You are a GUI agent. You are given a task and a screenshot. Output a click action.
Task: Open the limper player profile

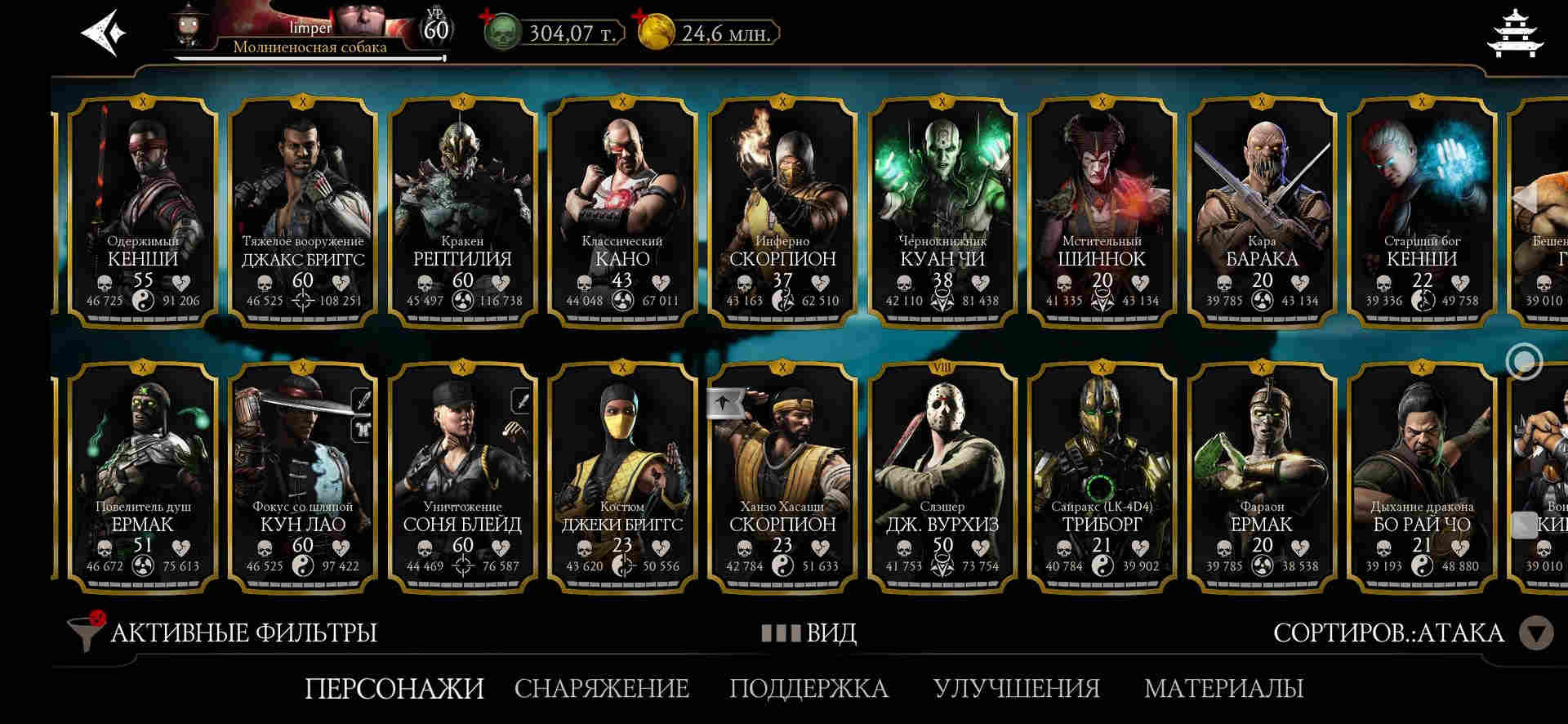click(310, 33)
